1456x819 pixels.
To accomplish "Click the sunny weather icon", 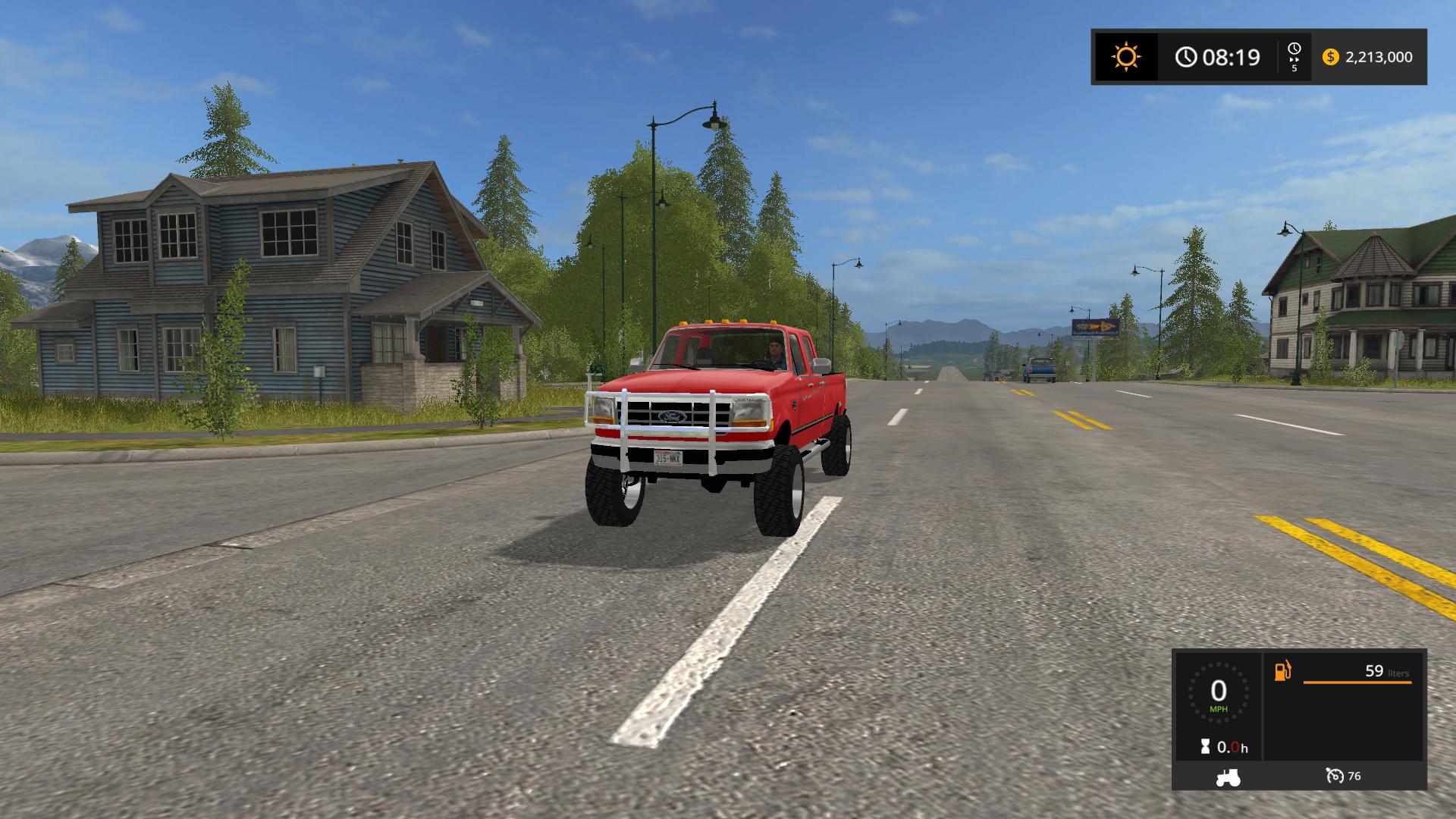I will [1126, 58].
